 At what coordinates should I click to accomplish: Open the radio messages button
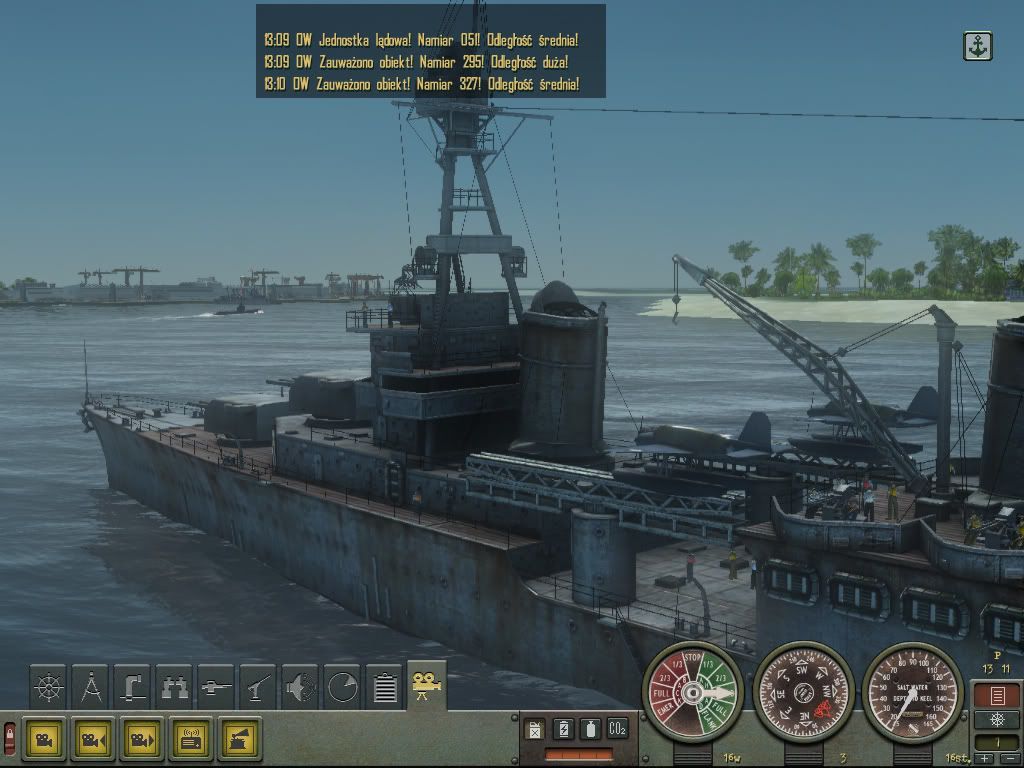191,739
